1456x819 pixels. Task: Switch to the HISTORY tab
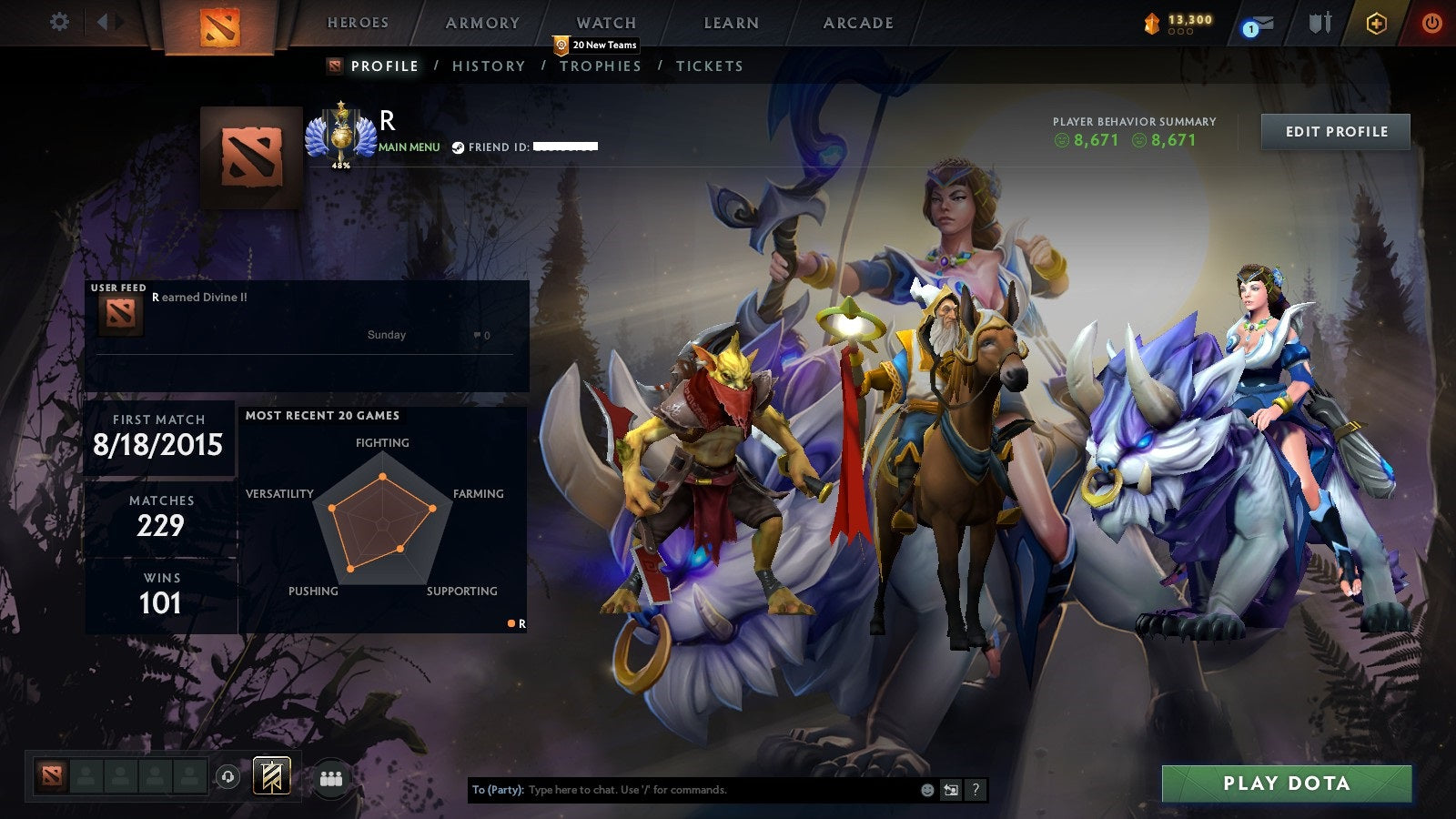pyautogui.click(x=489, y=66)
